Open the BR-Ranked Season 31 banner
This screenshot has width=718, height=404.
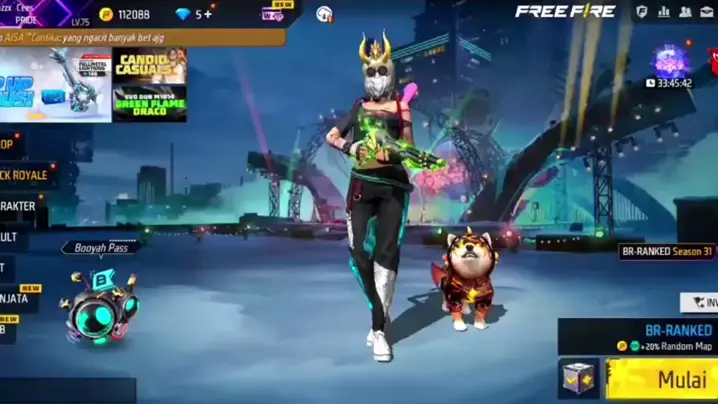(666, 252)
